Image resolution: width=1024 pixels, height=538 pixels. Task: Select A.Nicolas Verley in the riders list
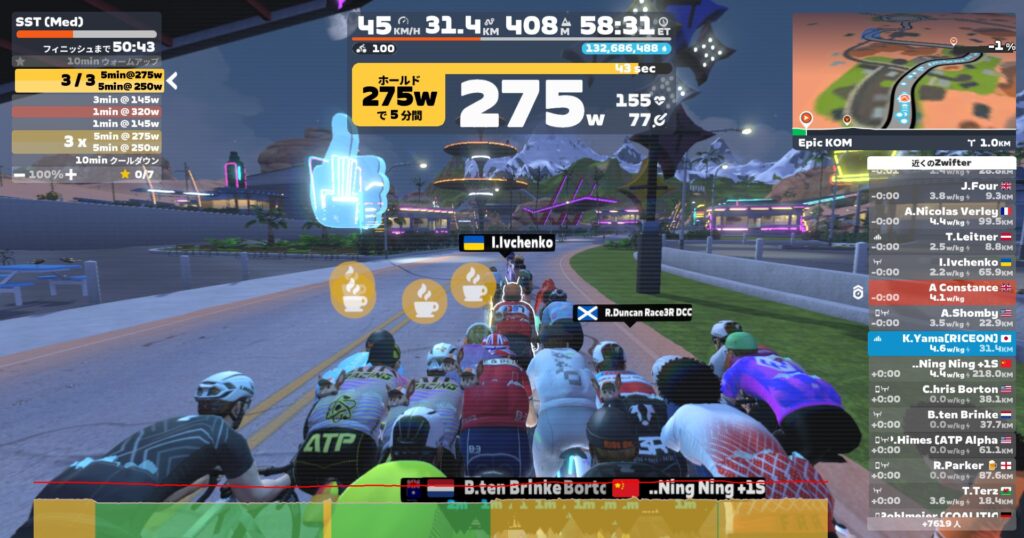click(941, 216)
